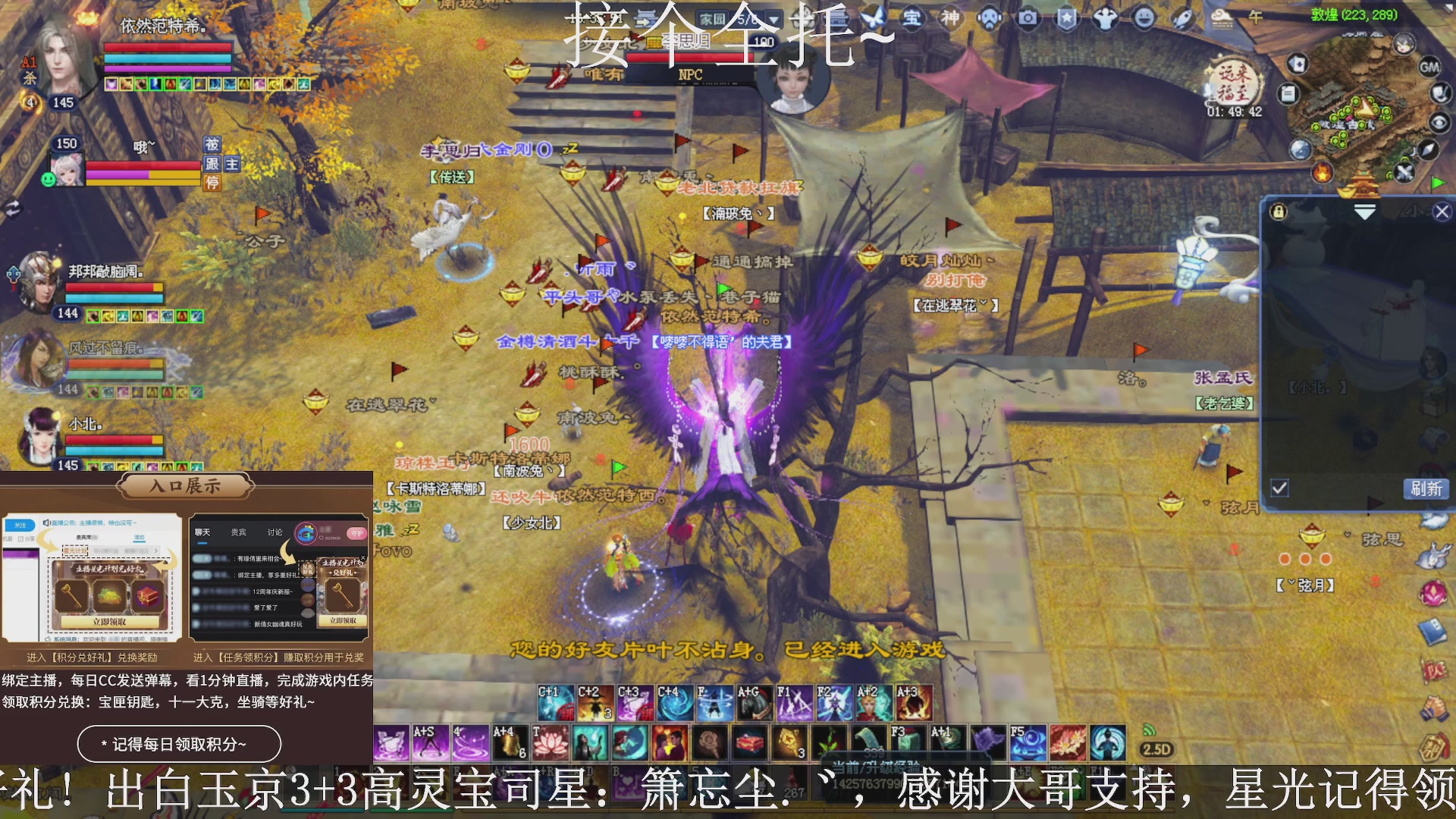The image size is (1456, 819).
Task: Open the rocket icon on top toolbar
Action: (x=1181, y=19)
